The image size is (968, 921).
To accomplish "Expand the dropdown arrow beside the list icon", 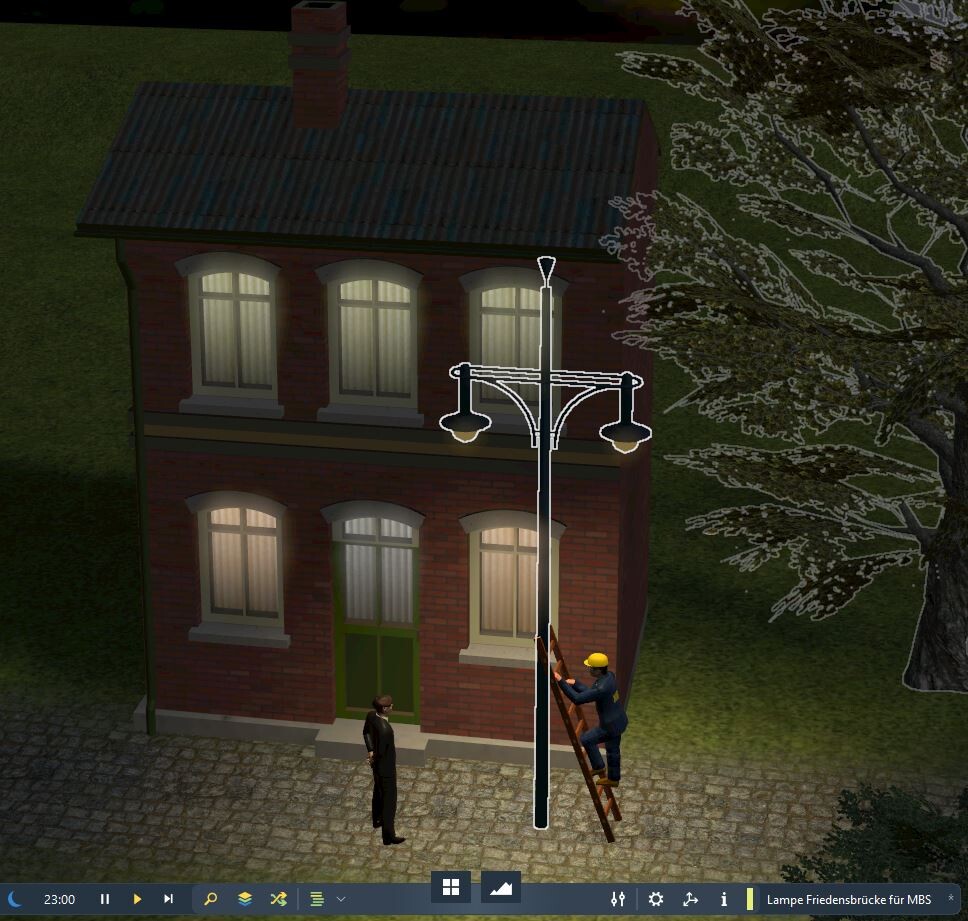I will (341, 899).
